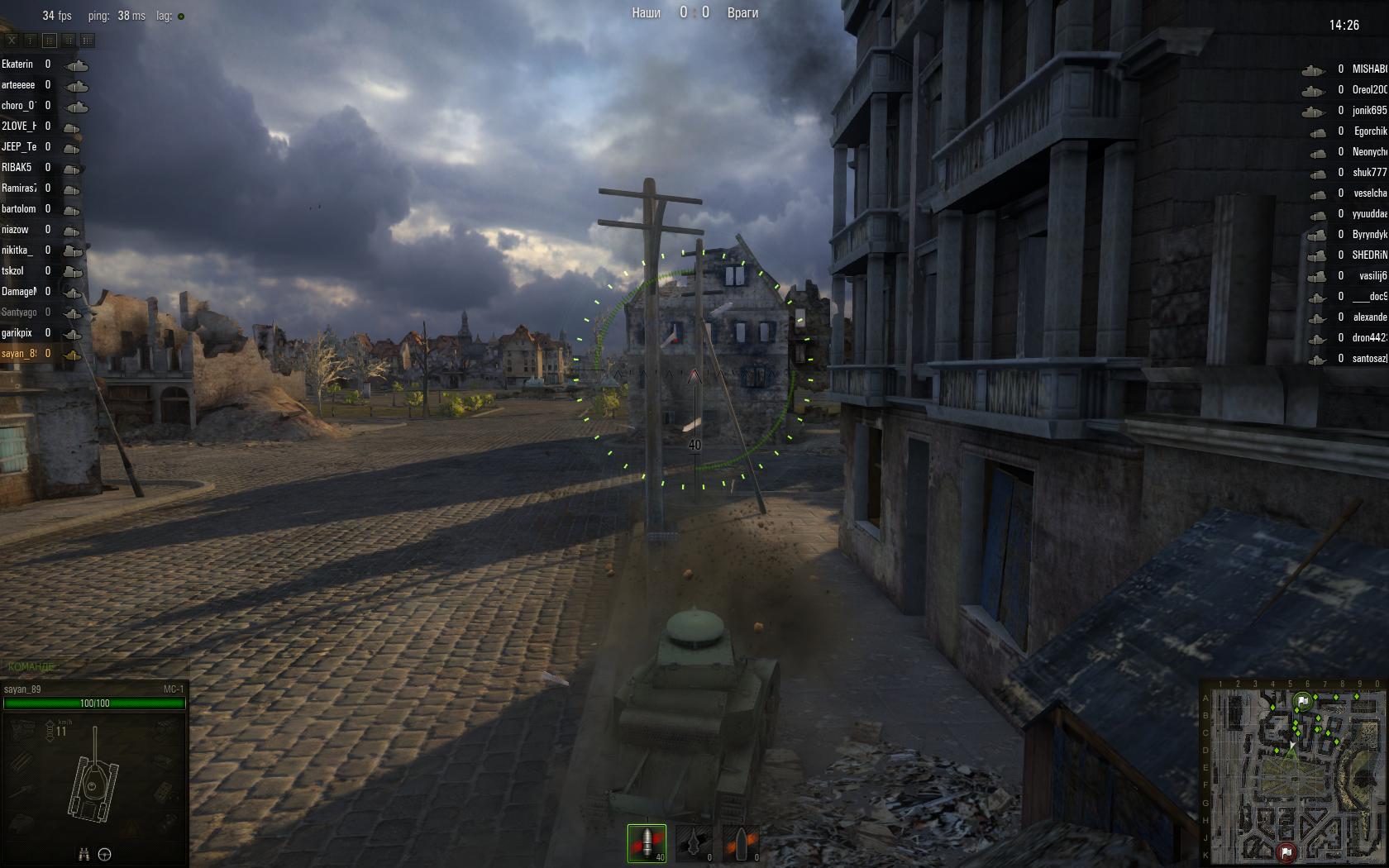Click the steering wheel icon in the damage panel
Screen dimensions: 1389x868
tap(105, 855)
